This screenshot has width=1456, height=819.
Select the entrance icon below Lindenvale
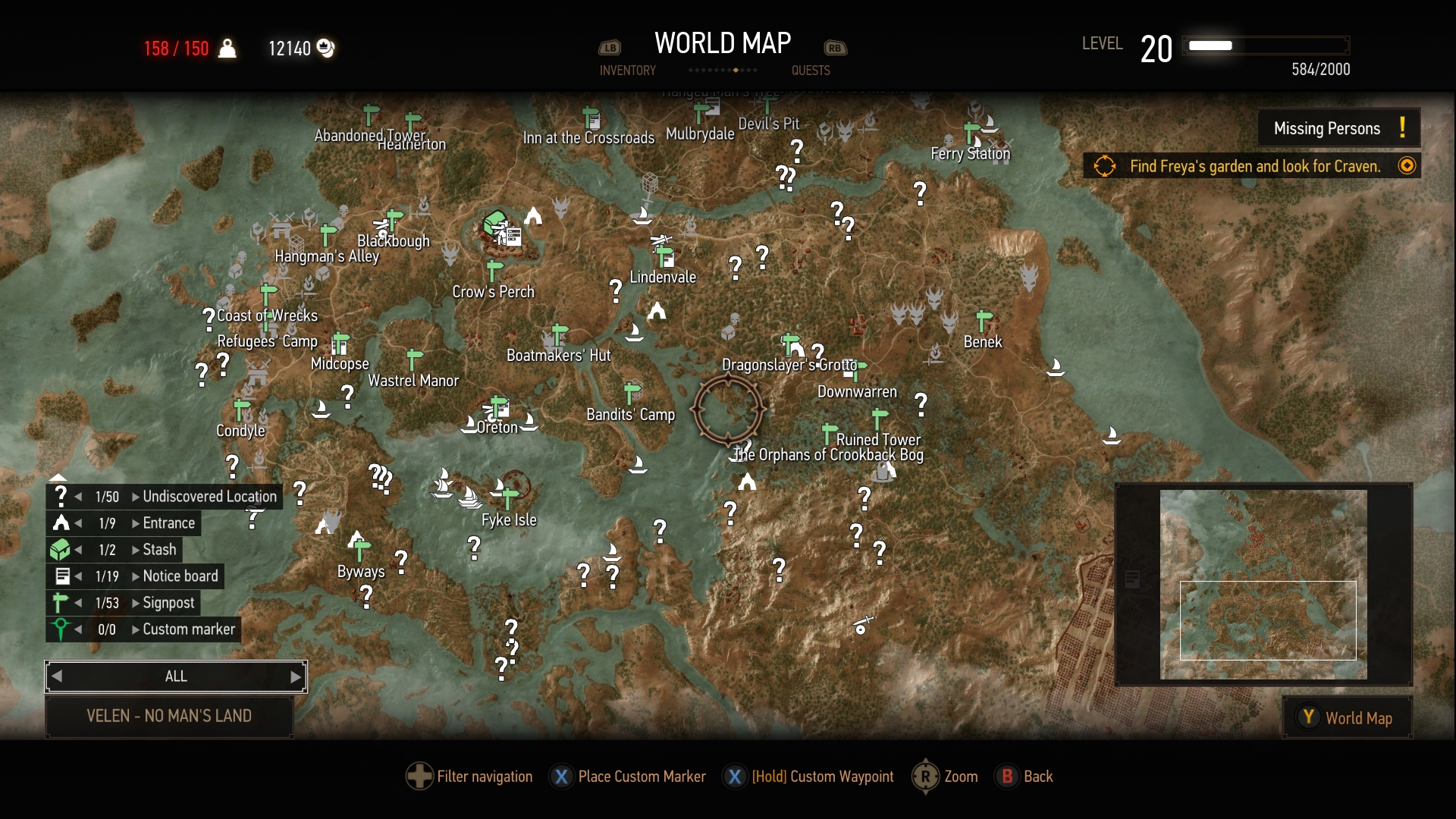(657, 309)
